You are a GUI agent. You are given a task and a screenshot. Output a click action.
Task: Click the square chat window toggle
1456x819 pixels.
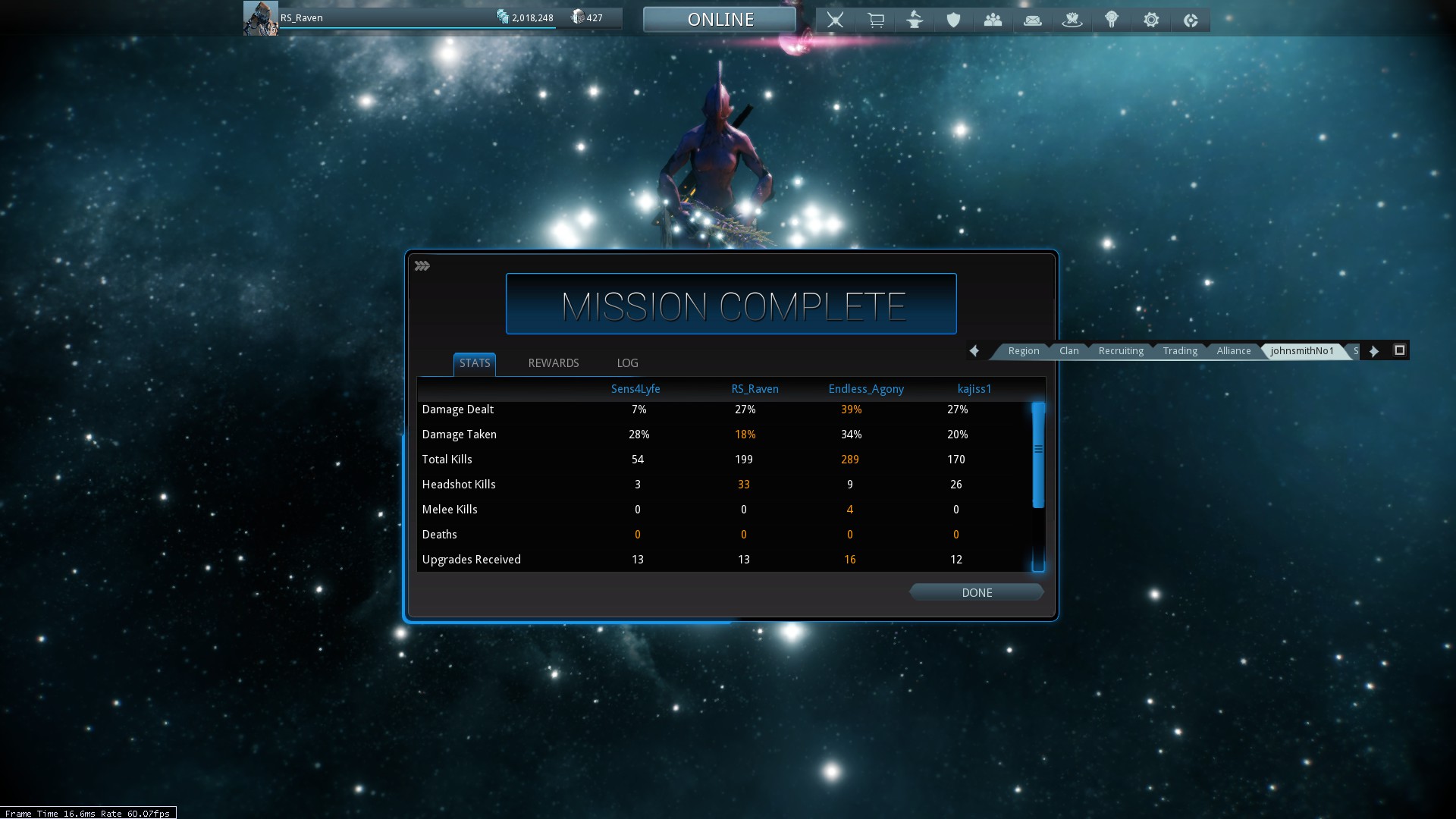tap(1399, 350)
